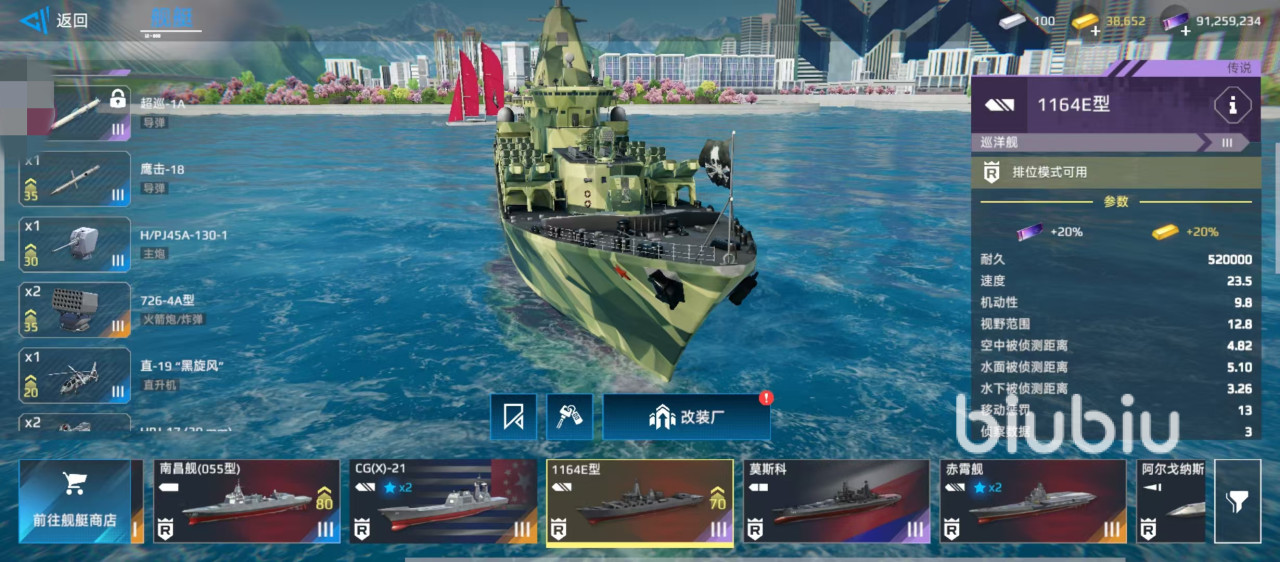The width and height of the screenshot is (1280, 562).
Task: Choose the 726-4A型 rocket launcher slot
Action: point(75,310)
